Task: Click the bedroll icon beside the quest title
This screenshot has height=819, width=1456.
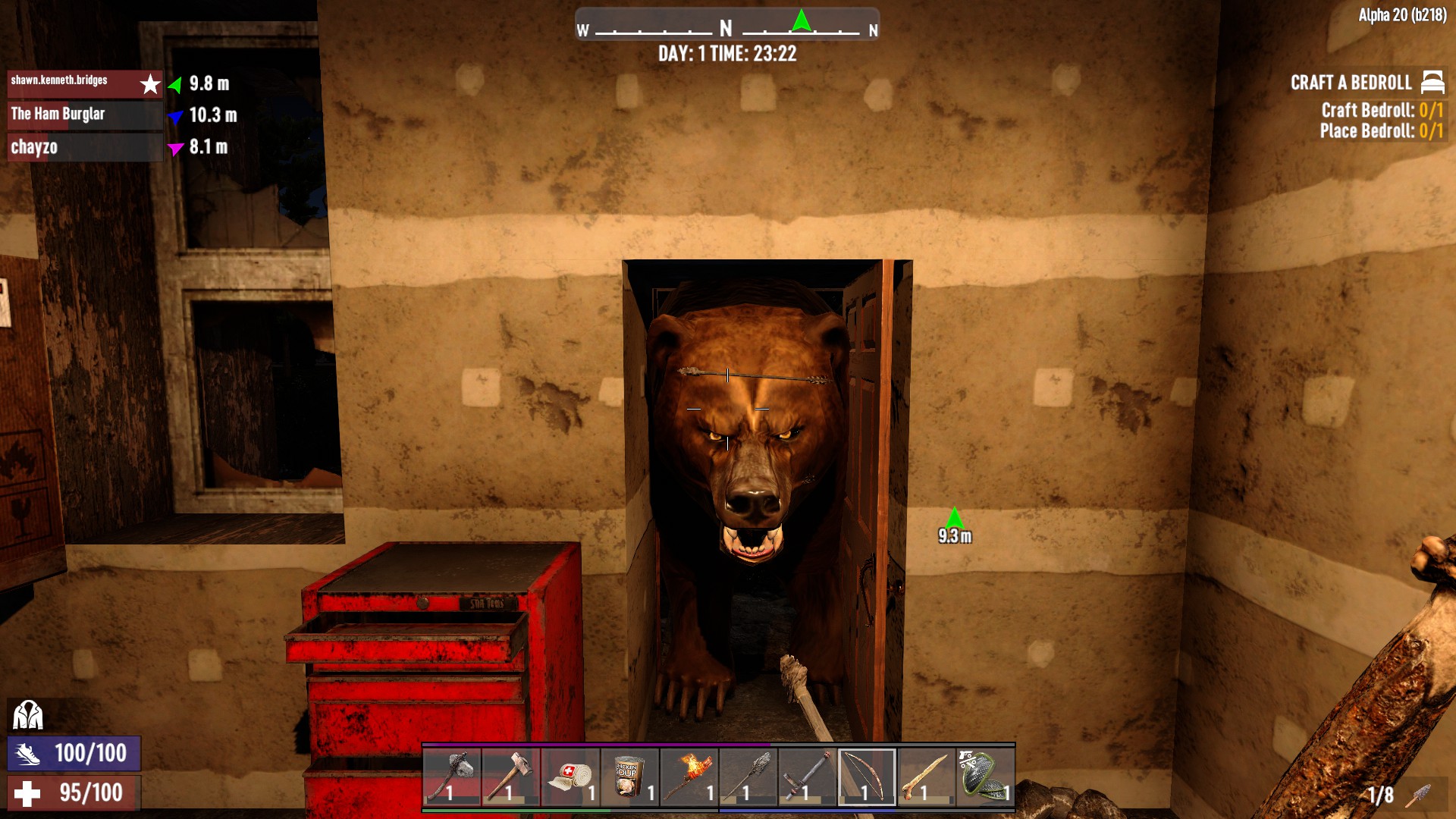Action: (x=1432, y=83)
